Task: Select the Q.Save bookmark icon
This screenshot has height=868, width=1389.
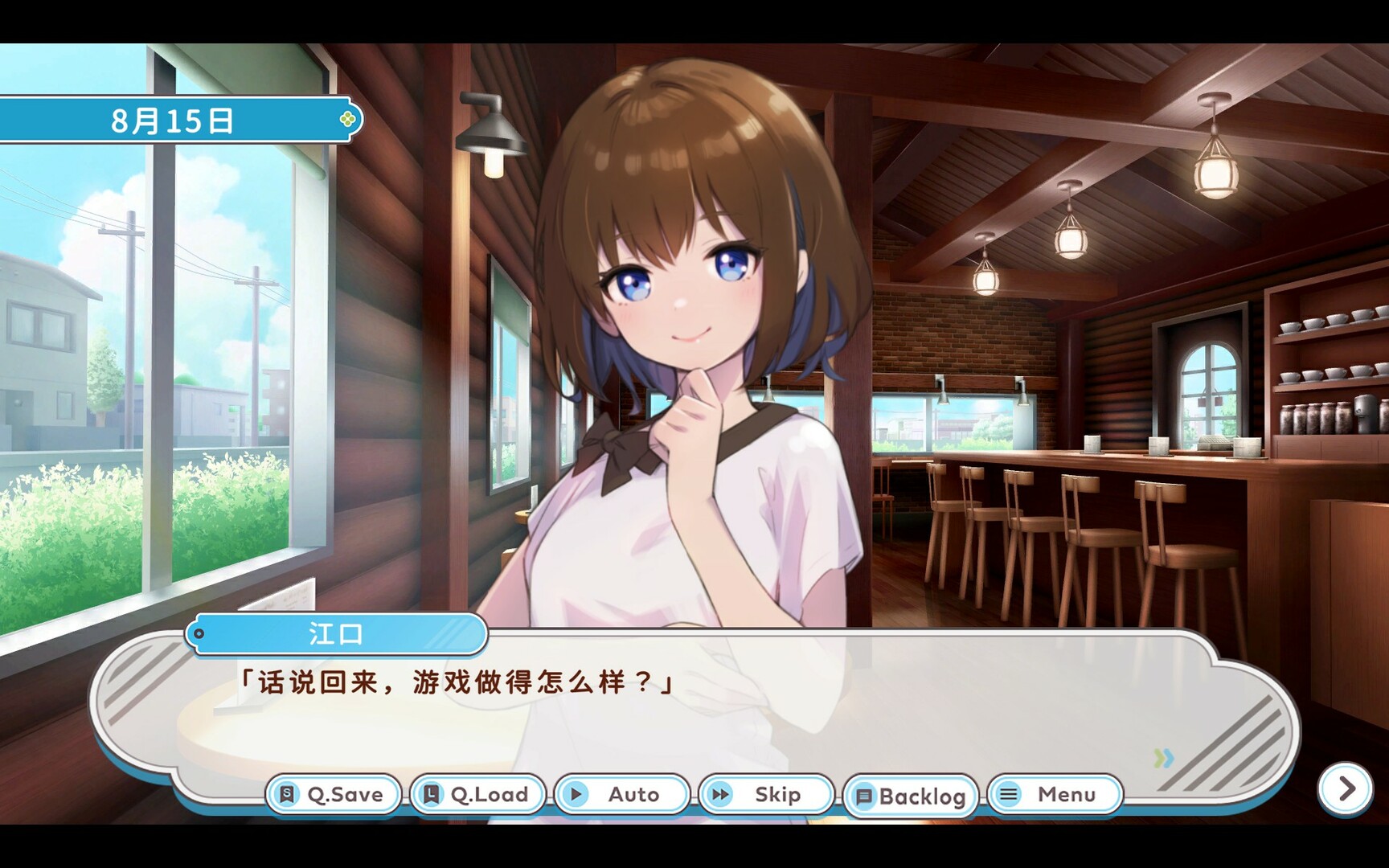Action: pyautogui.click(x=285, y=794)
